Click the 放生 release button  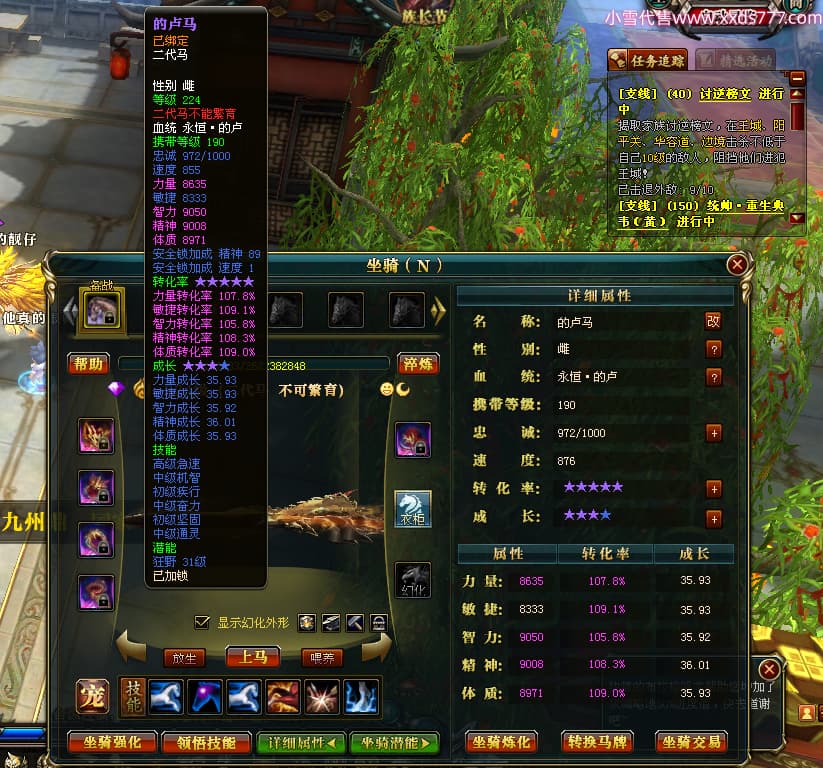pos(184,658)
